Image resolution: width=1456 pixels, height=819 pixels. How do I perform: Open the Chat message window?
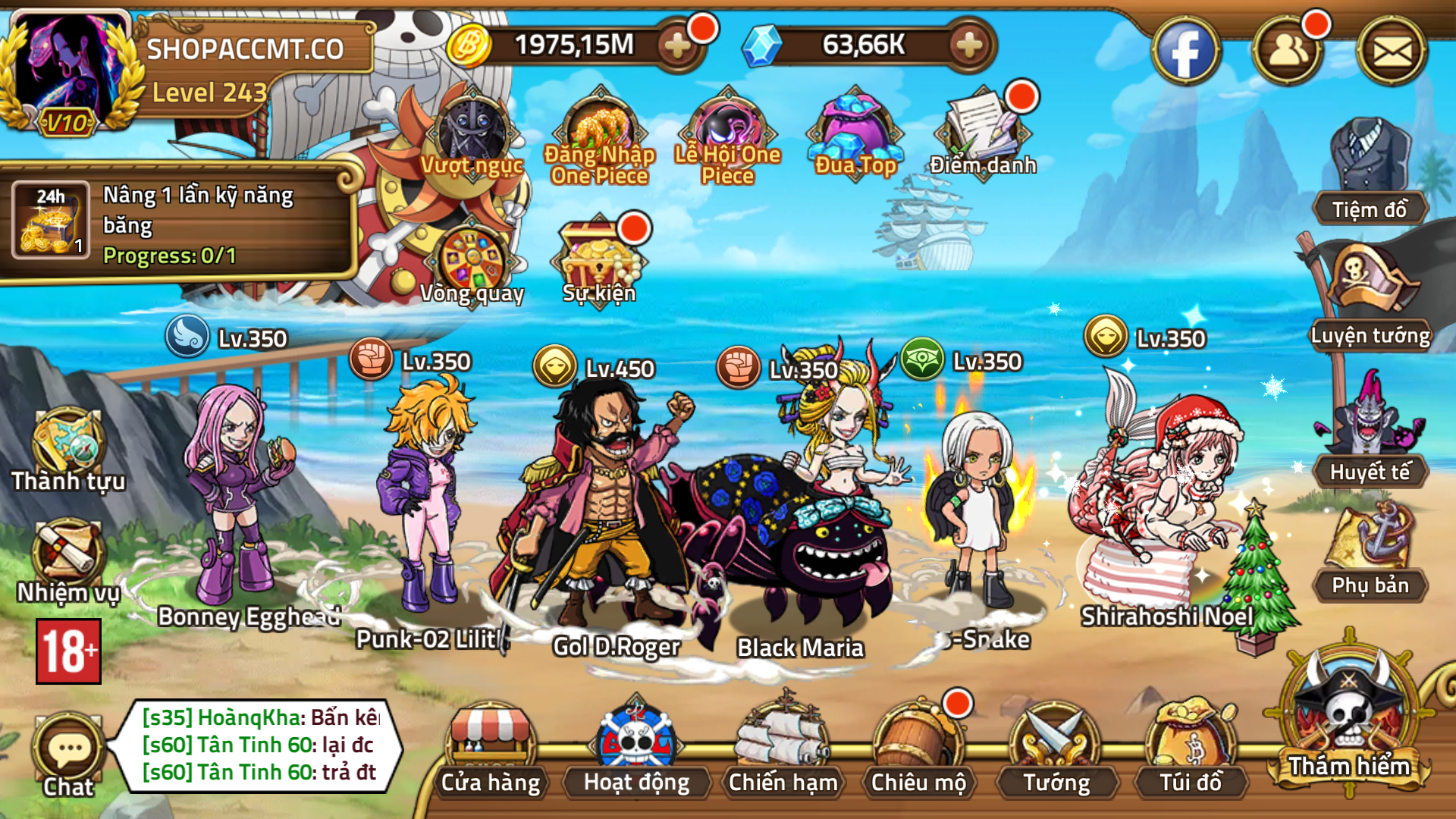tap(68, 747)
